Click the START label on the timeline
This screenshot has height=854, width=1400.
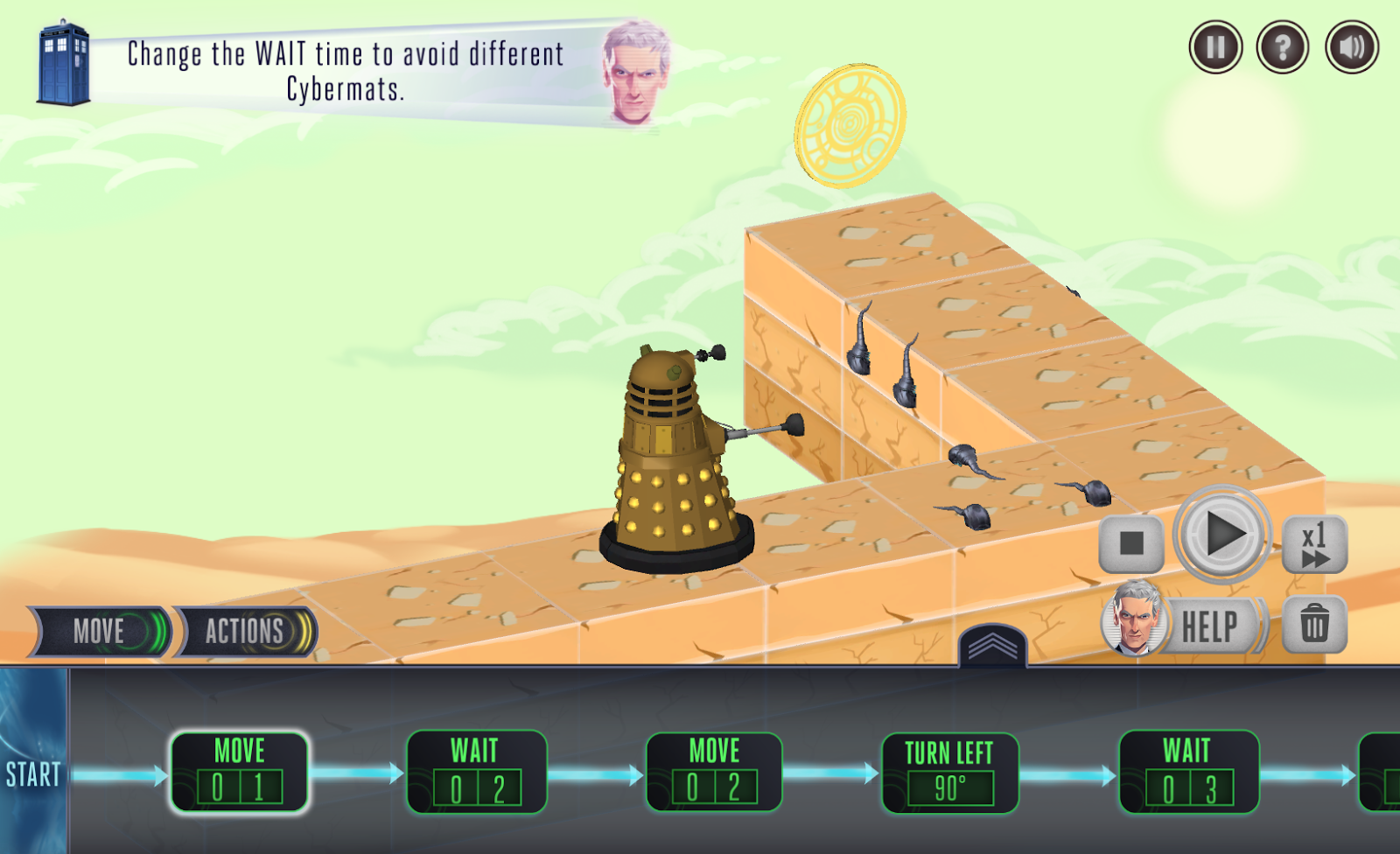(x=32, y=774)
